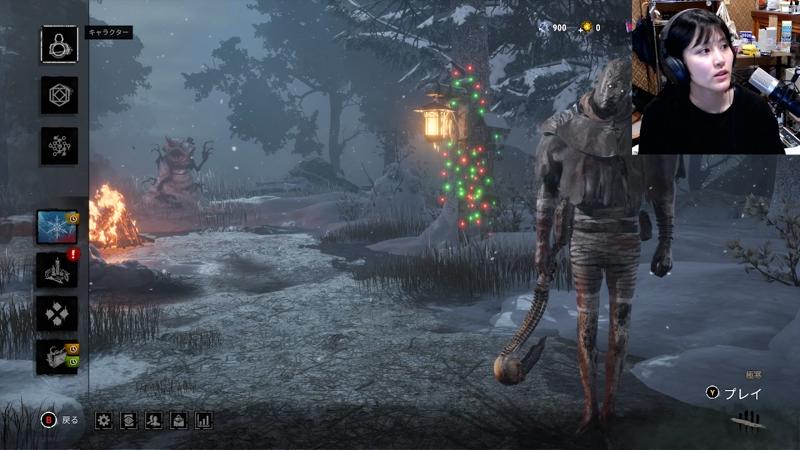
Task: Open the envelope inbox icon
Action: coord(179,420)
